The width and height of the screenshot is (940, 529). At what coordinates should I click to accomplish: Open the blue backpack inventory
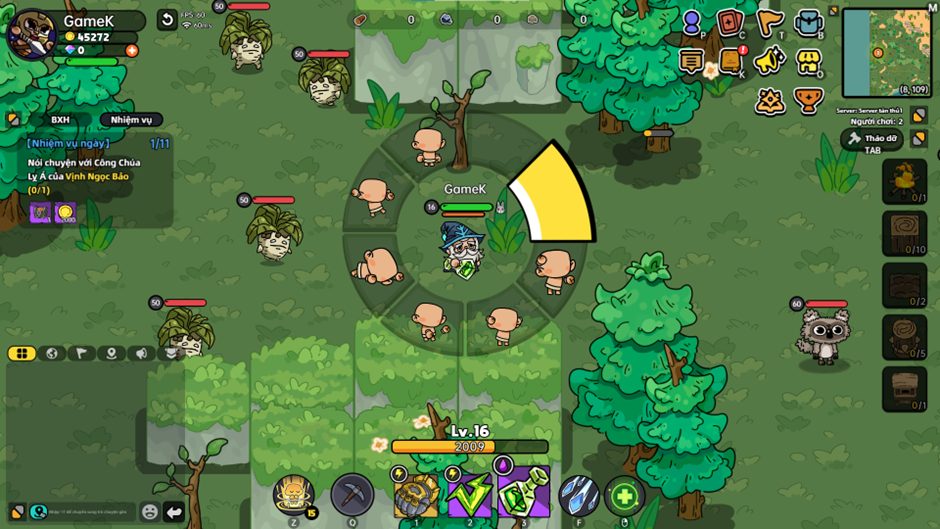pyautogui.click(x=808, y=22)
